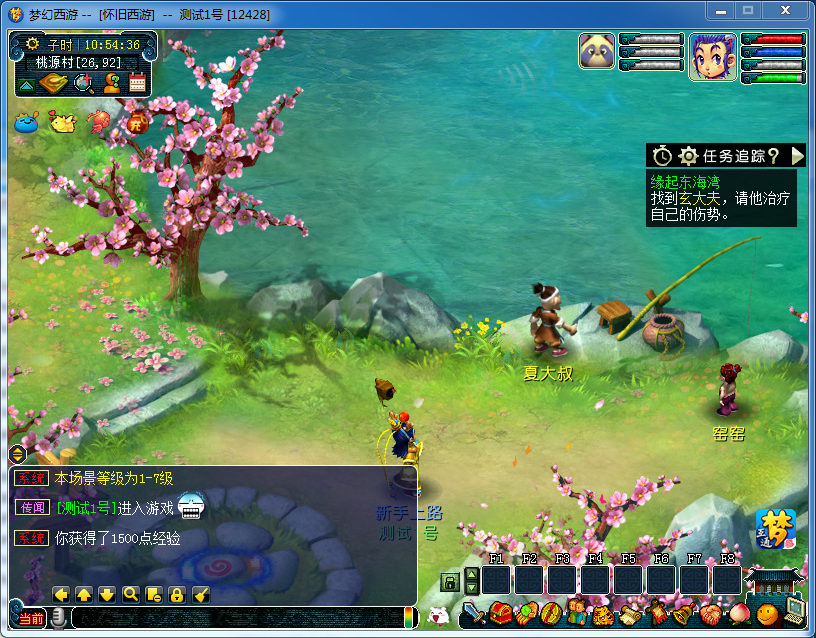Select the blue slime icon with crown
The image size is (816, 638).
[26, 123]
